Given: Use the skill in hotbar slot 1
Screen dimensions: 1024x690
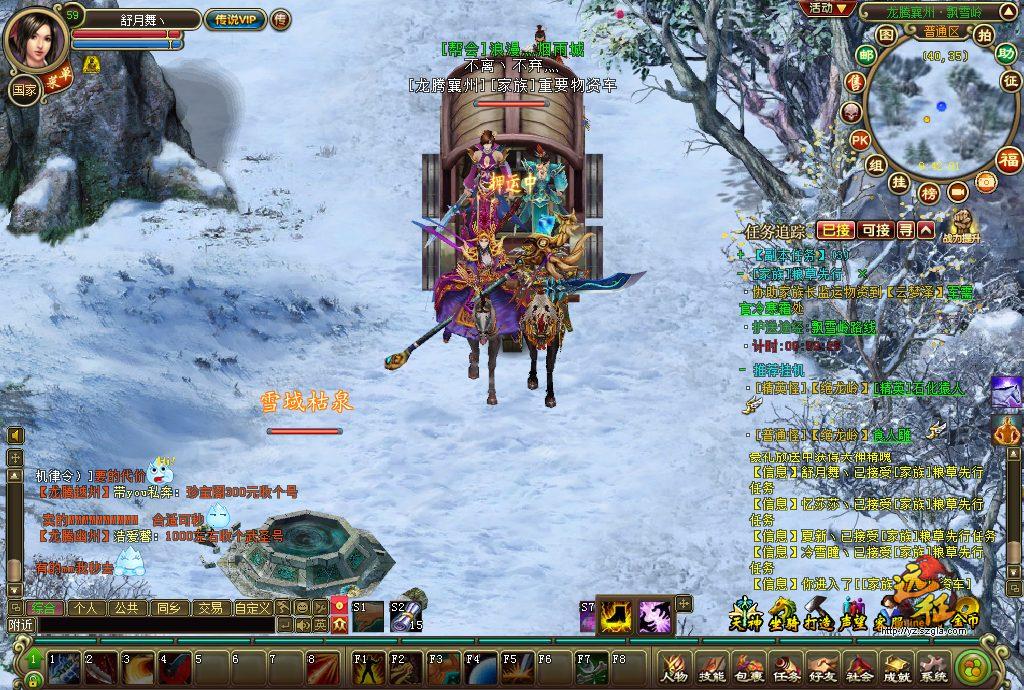Looking at the screenshot, I should (x=64, y=667).
